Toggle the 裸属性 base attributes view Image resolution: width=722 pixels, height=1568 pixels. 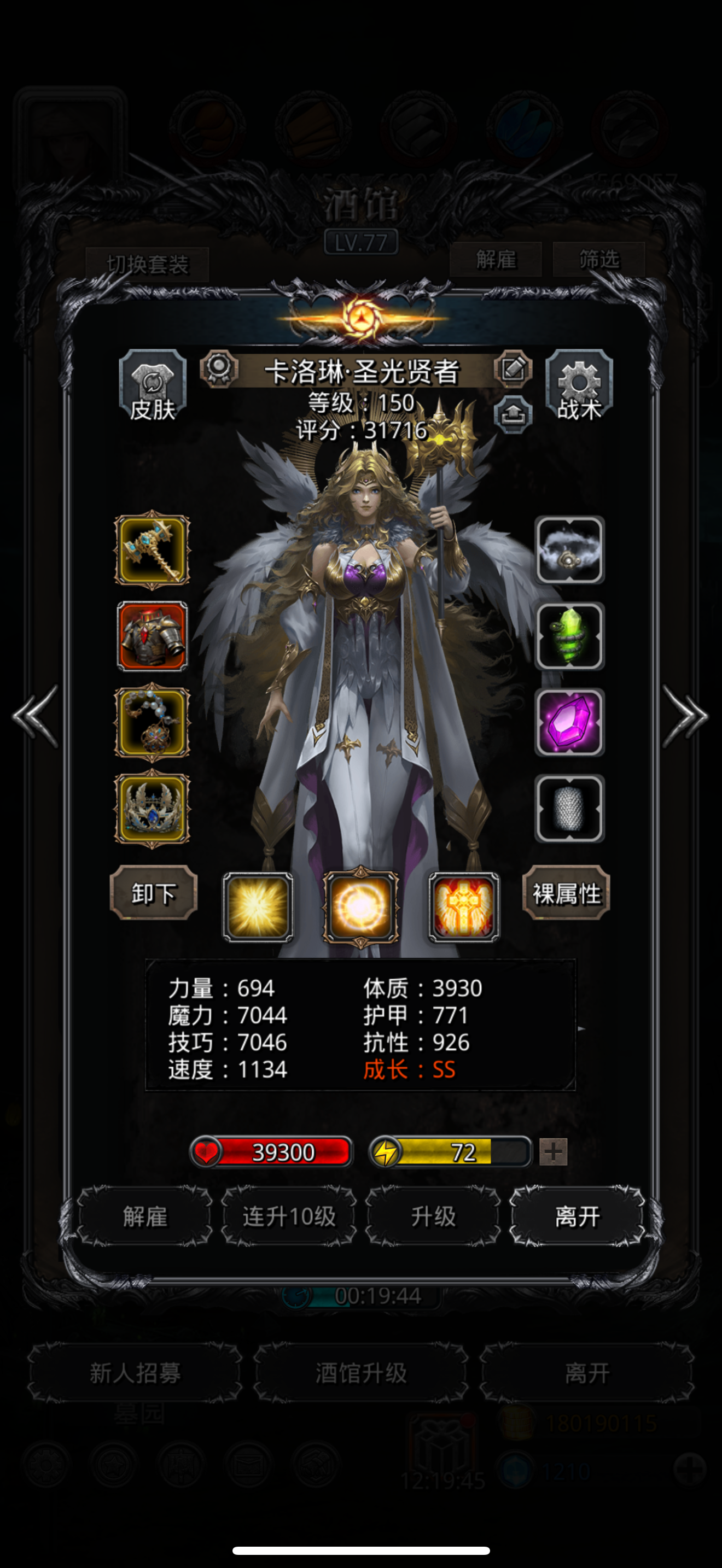(566, 895)
